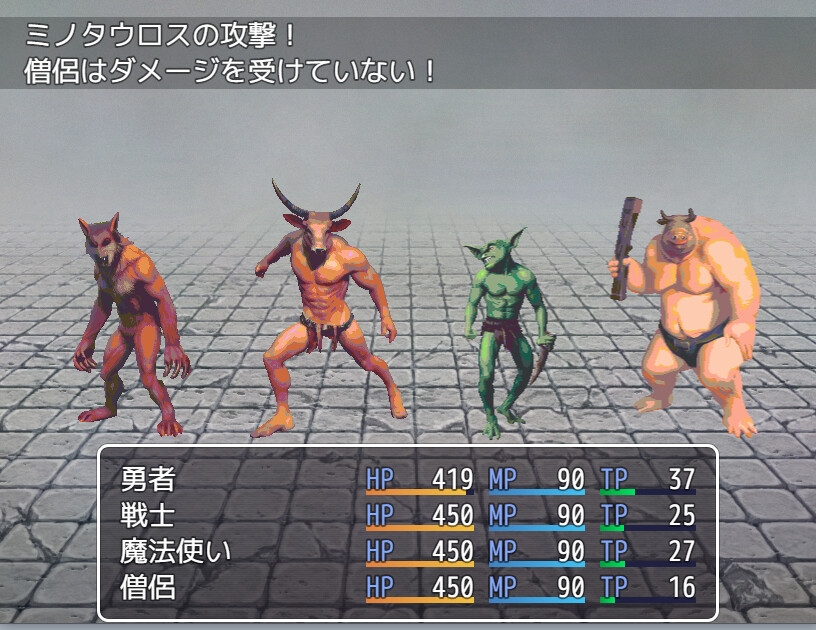Pick 僧侶 from the party list
Viewport: 816px width, 630px height.
coord(148,587)
